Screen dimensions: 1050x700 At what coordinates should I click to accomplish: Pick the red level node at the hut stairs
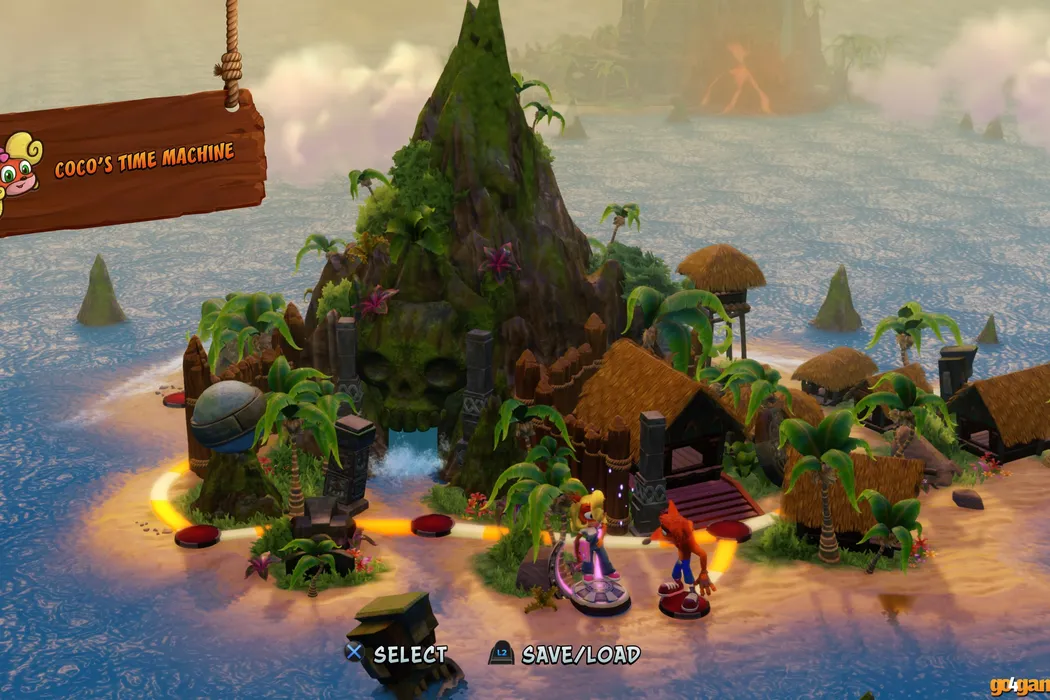pos(729,531)
